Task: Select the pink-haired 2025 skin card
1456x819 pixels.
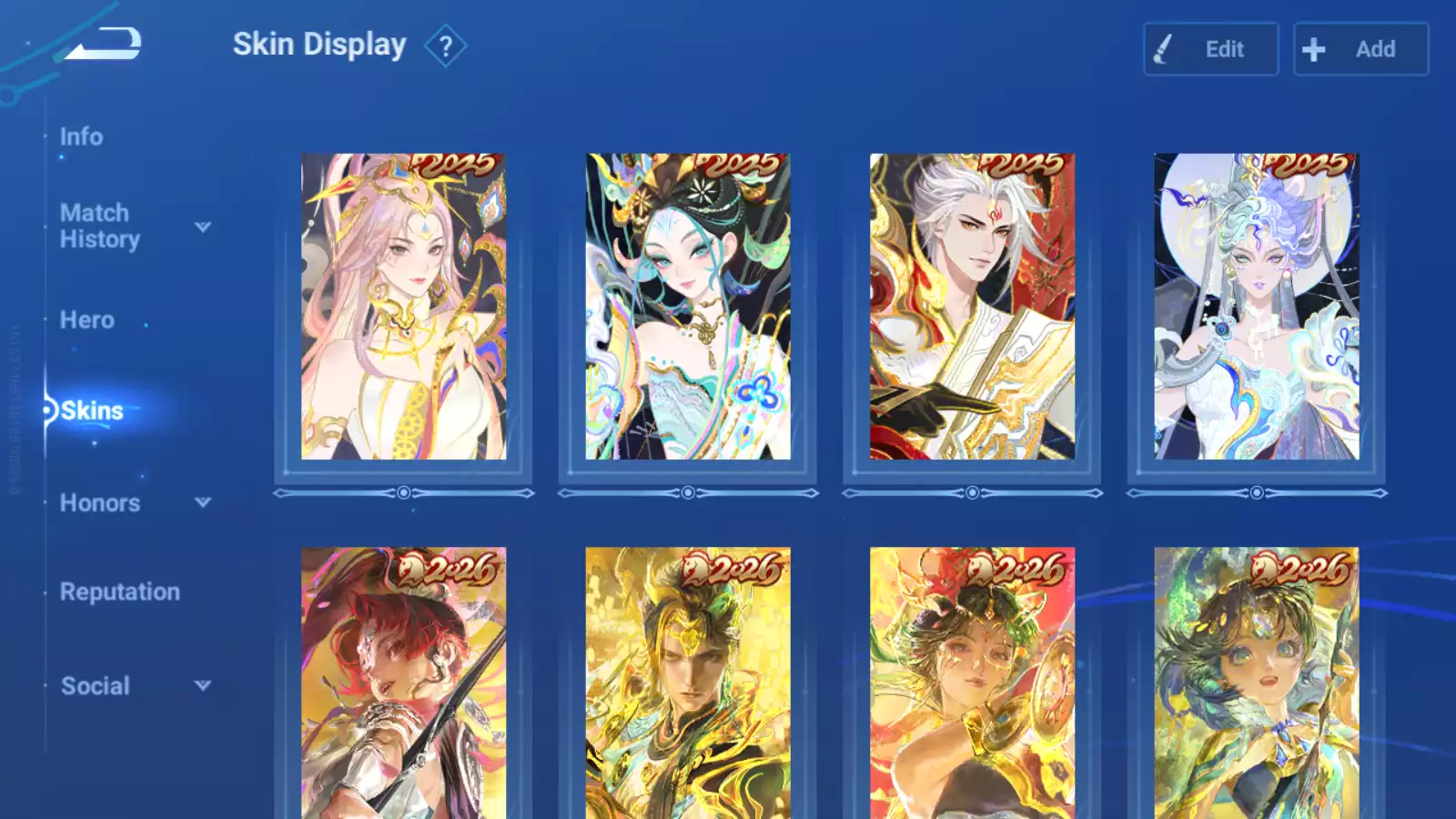Action: 403,307
